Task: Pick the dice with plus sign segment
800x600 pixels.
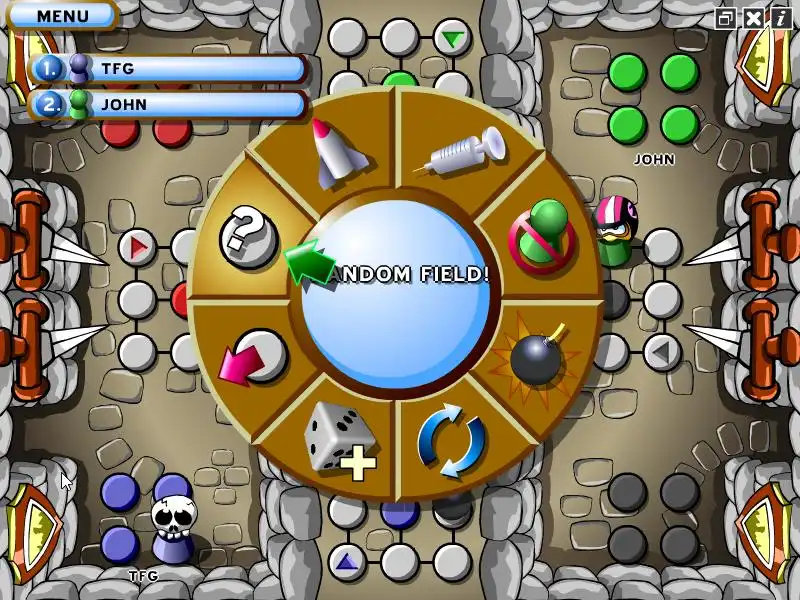Action: [x=339, y=441]
